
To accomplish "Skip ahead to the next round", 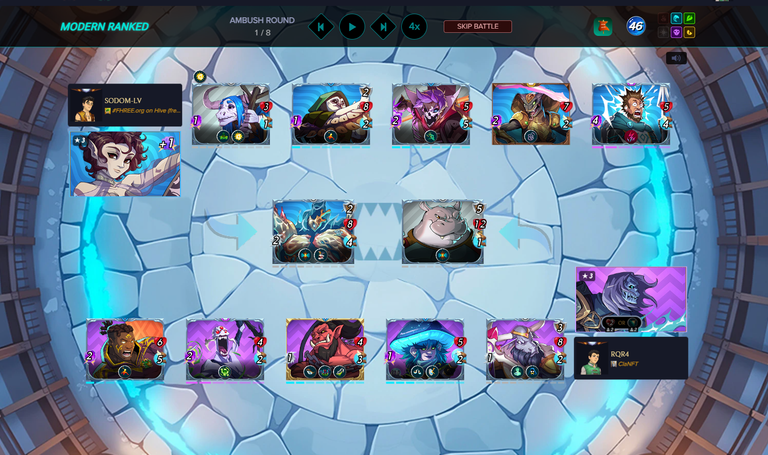I will [x=383, y=27].
